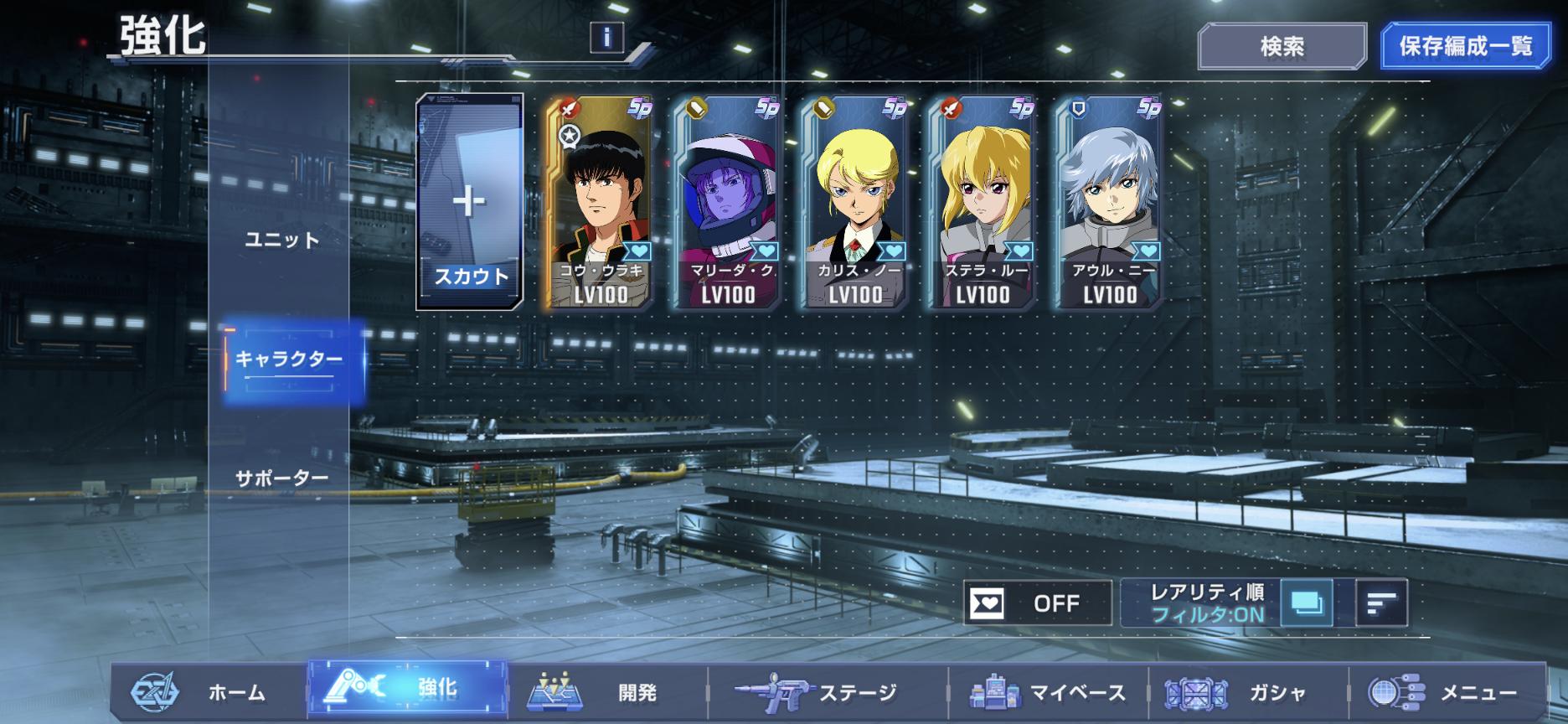Select the スカウト scout card
Viewport: 1568px width, 724px height.
click(x=470, y=202)
